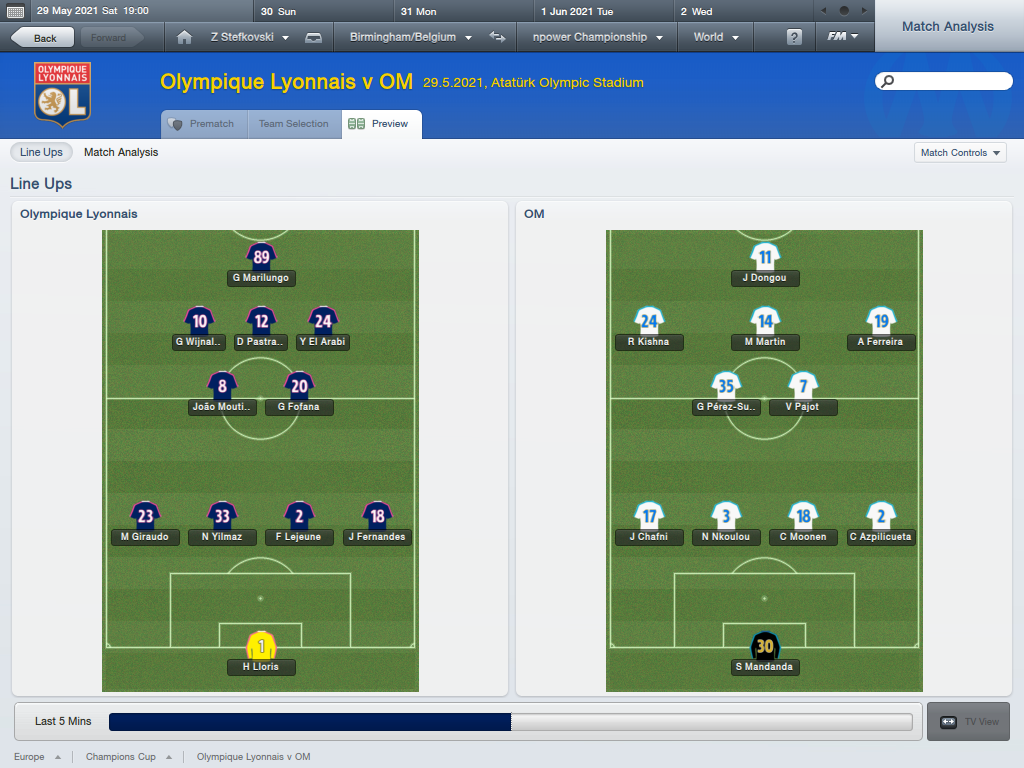Open the World menu
This screenshot has height=768, width=1024.
point(715,37)
